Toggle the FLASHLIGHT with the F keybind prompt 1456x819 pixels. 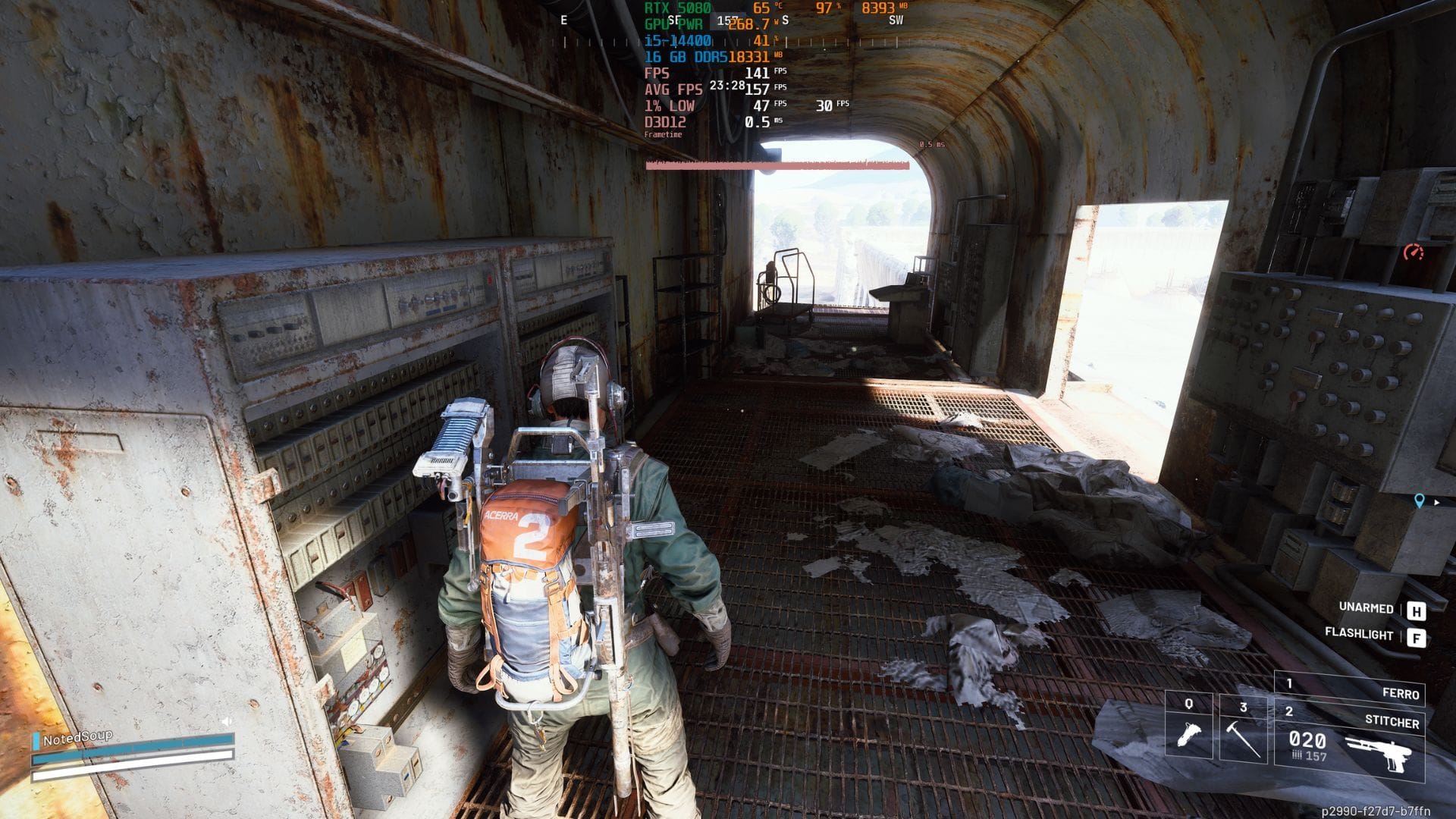[x=1417, y=637]
